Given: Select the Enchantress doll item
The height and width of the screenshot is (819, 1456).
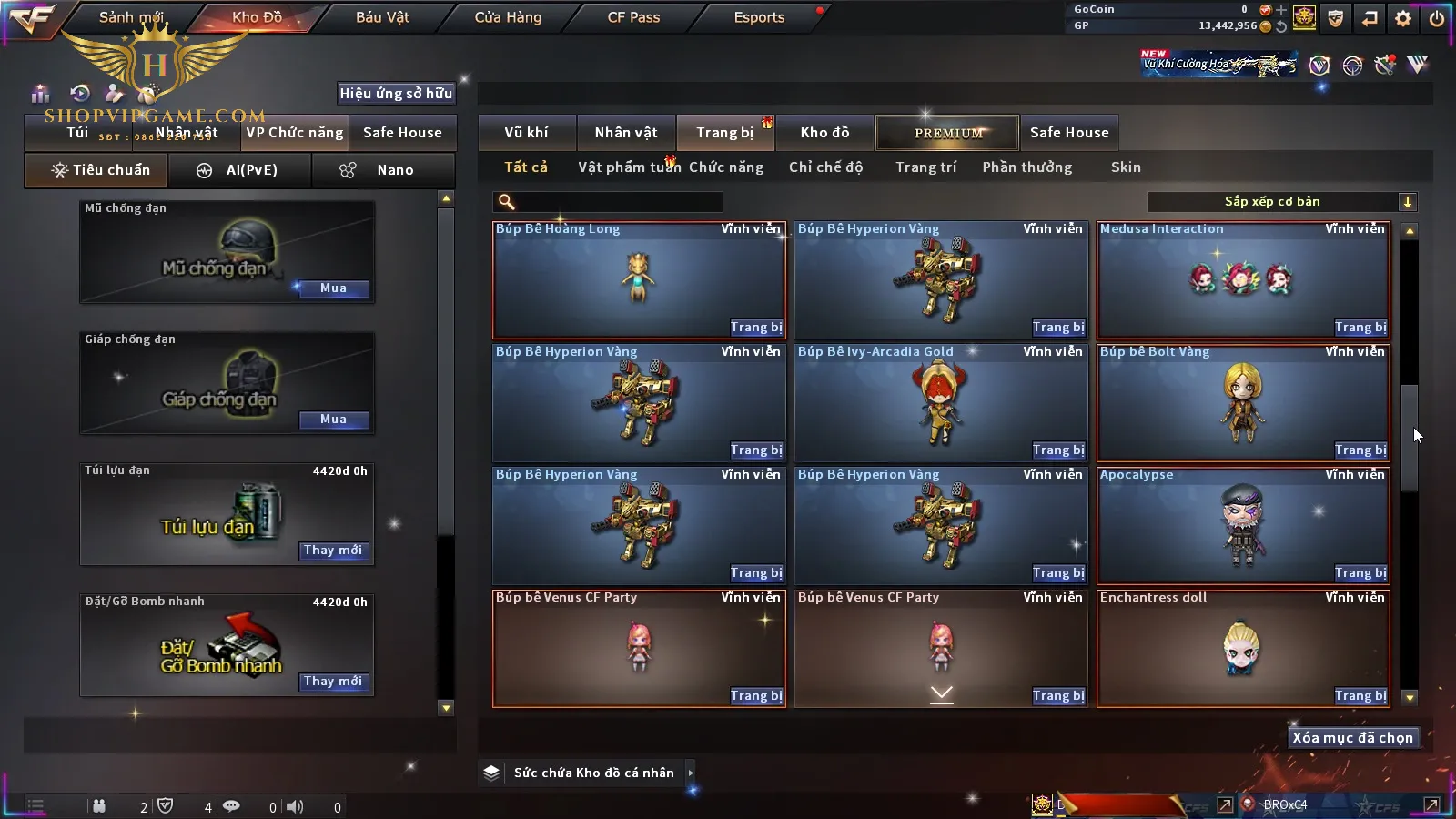Looking at the screenshot, I should point(1243,648).
